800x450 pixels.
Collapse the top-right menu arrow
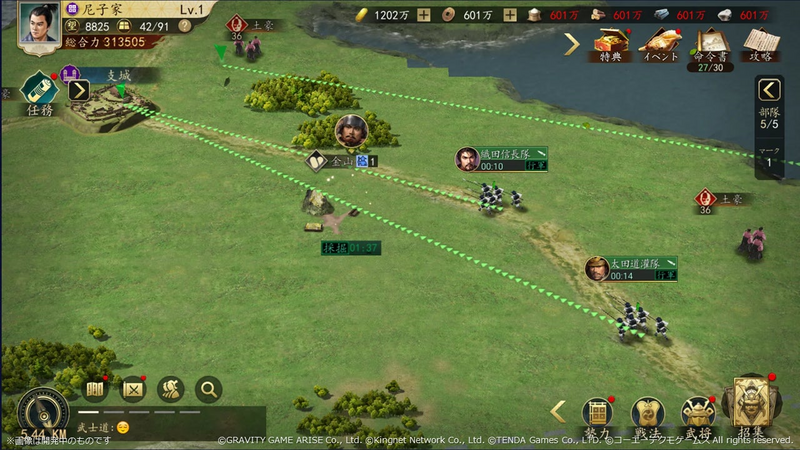(571, 43)
